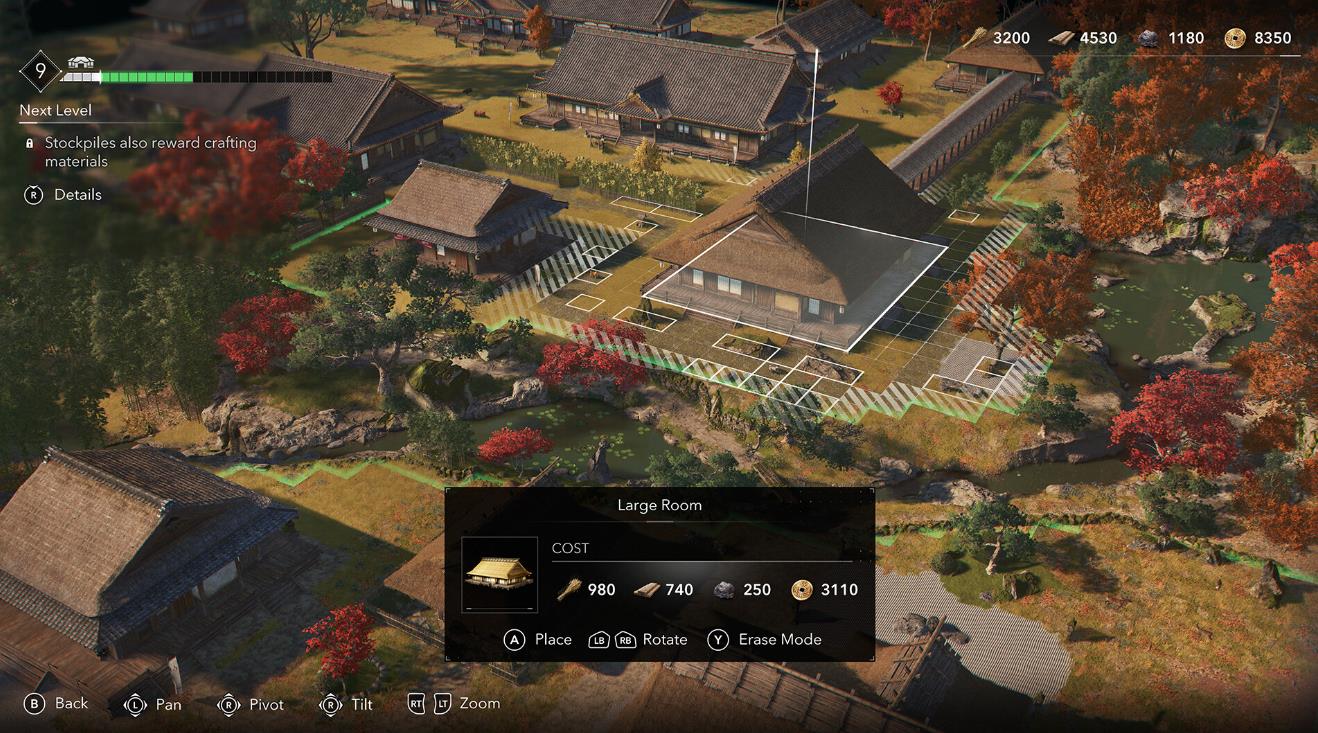
Task: Select the Large Room building thumbnail
Action: (499, 574)
